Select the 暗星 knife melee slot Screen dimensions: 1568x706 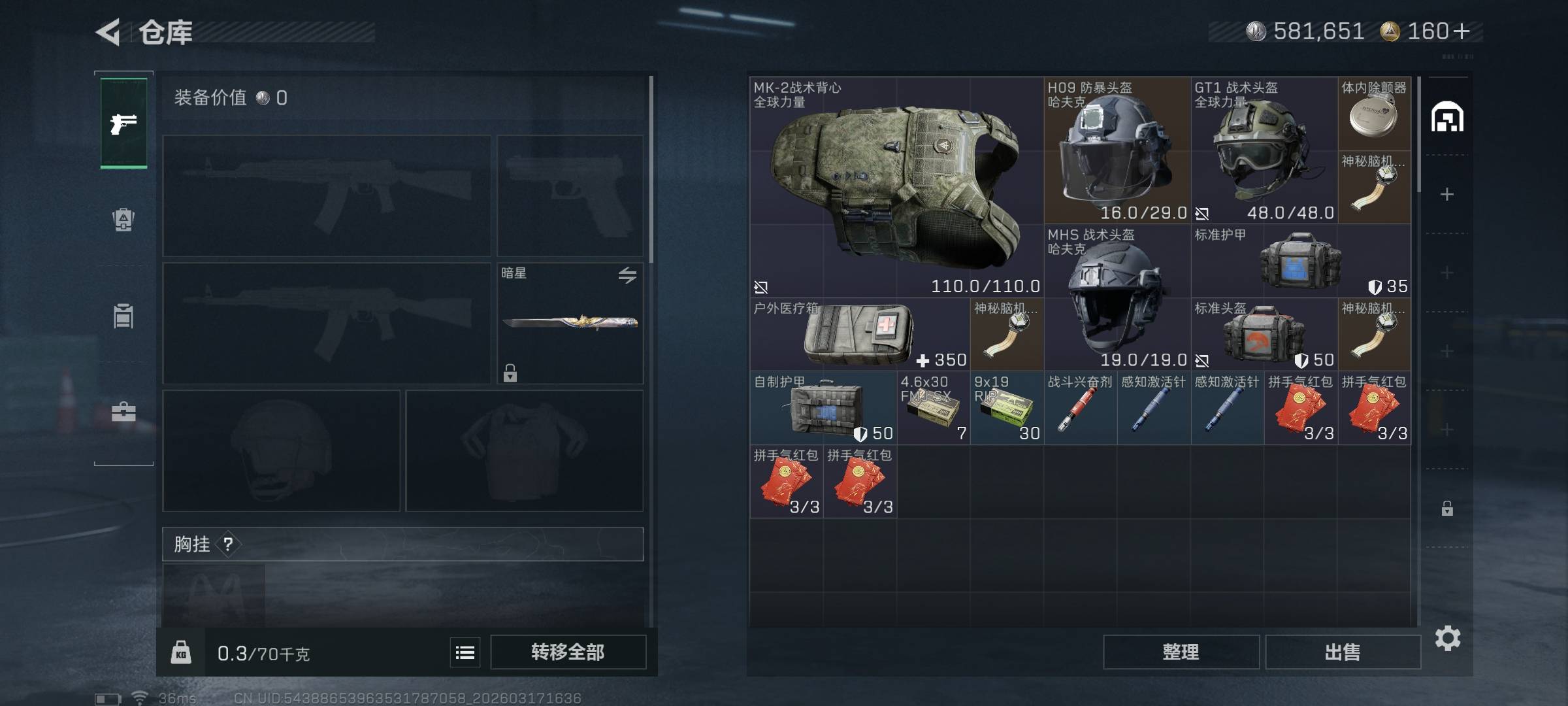pos(570,322)
